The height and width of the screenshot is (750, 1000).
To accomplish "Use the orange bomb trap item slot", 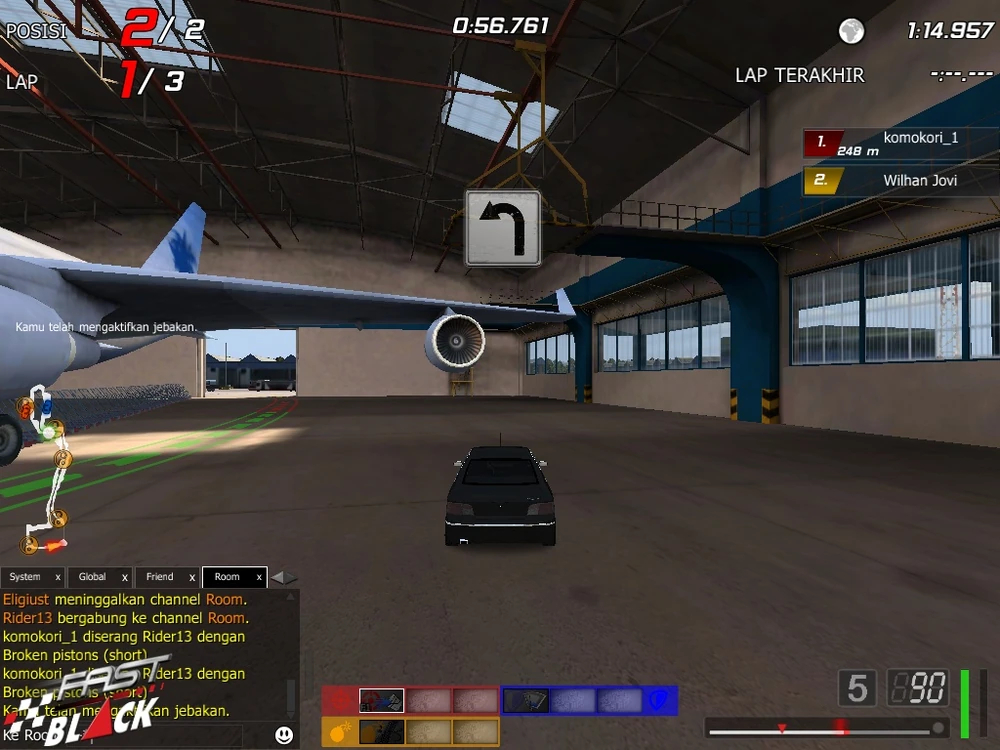I will point(381,732).
